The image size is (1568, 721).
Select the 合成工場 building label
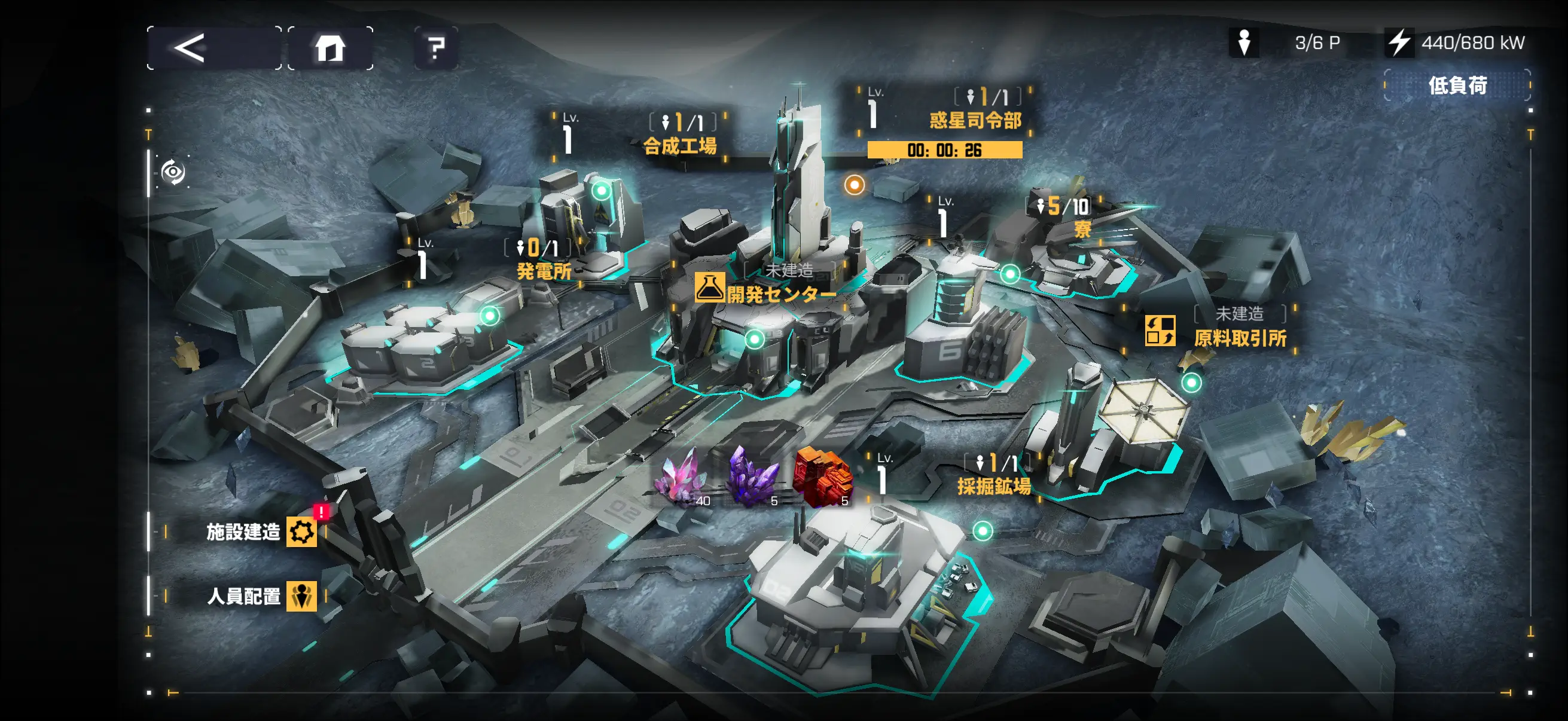pyautogui.click(x=680, y=145)
